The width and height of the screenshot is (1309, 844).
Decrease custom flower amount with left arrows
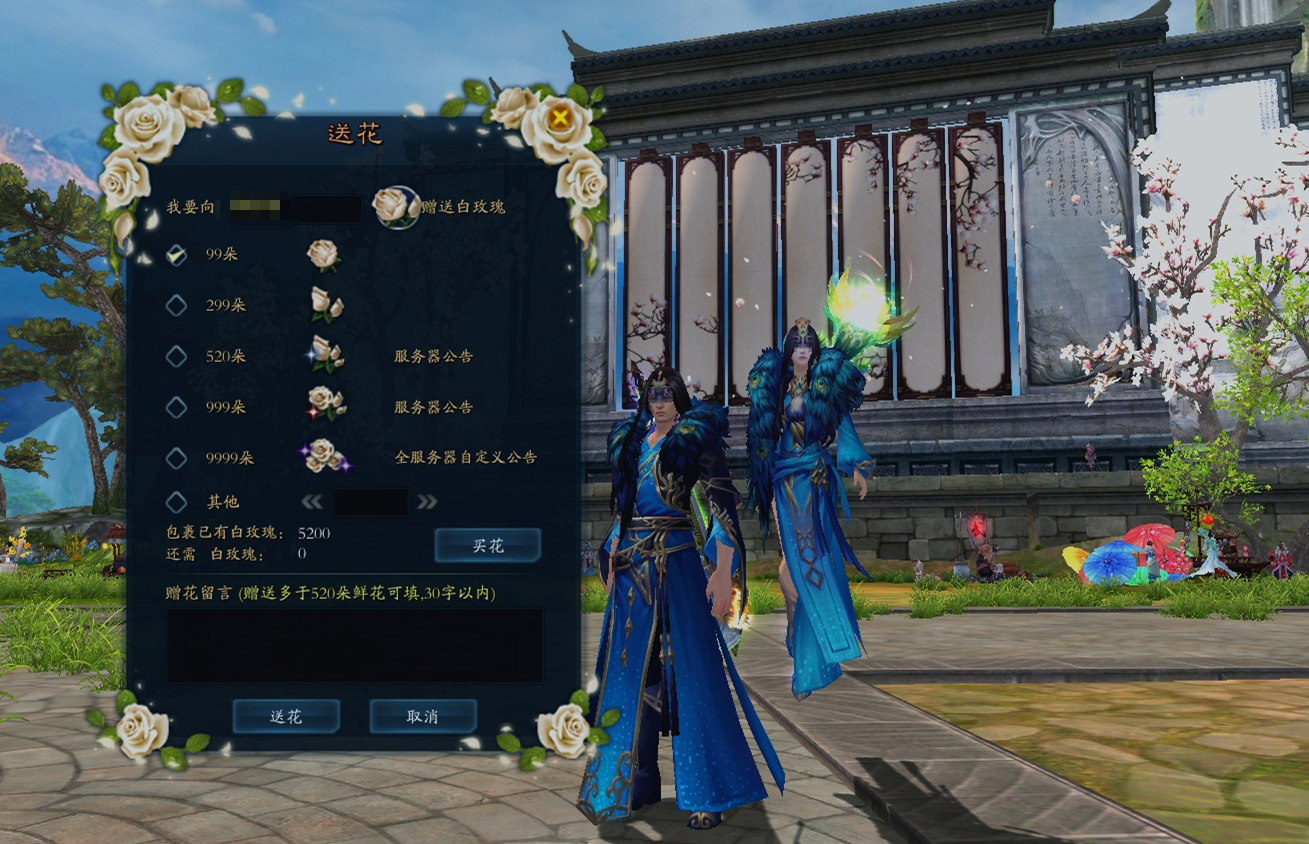tap(313, 502)
